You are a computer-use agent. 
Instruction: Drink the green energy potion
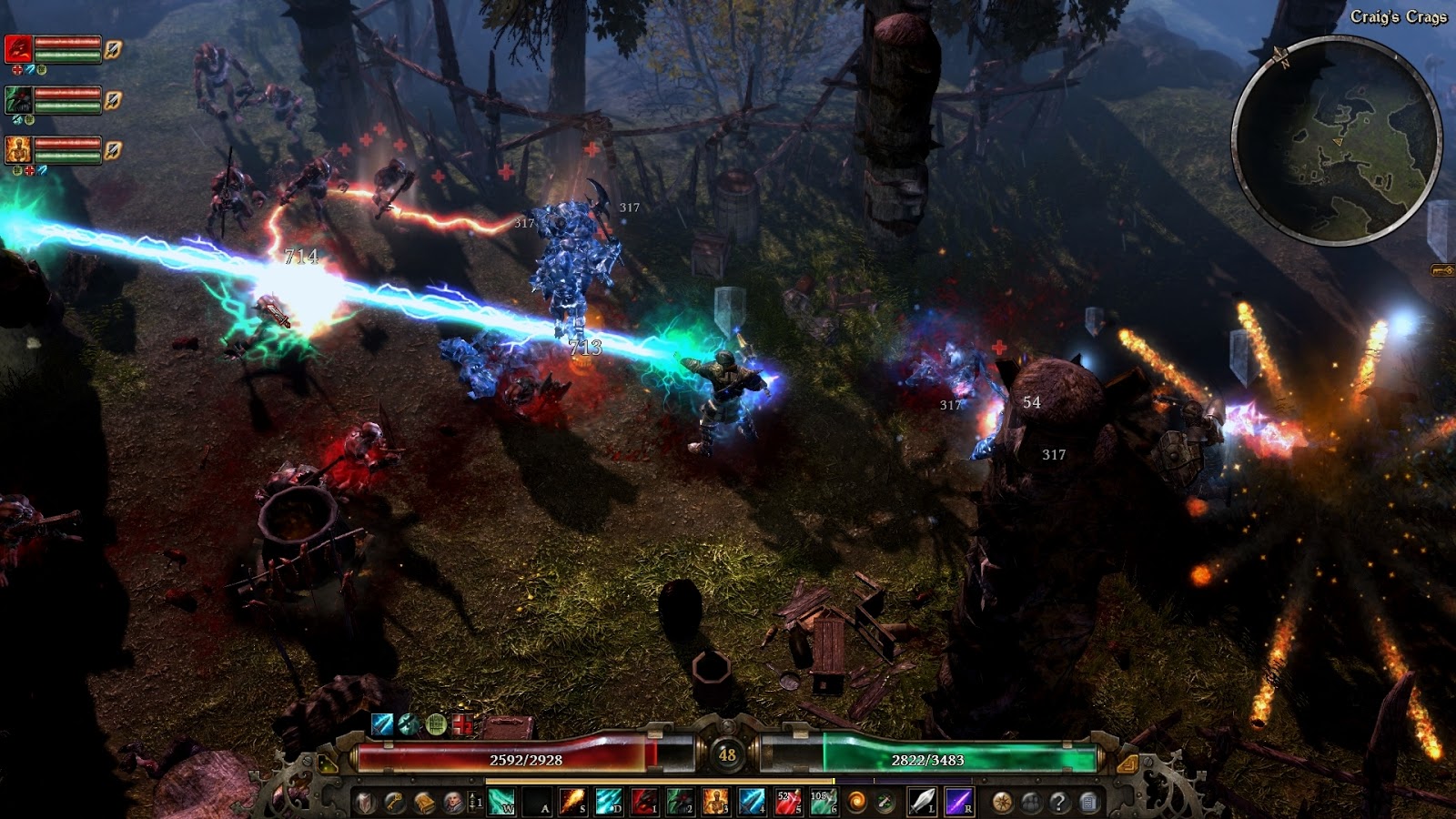pyautogui.click(x=823, y=802)
